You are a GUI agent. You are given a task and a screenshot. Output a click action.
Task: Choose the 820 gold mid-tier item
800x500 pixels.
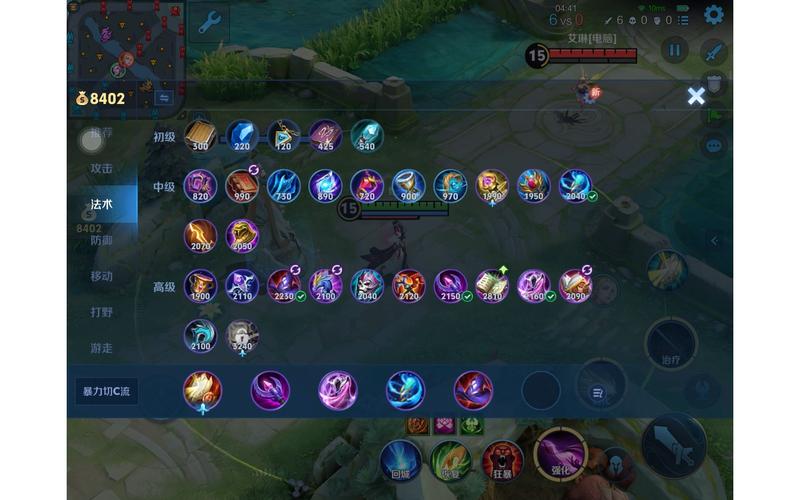(x=200, y=186)
